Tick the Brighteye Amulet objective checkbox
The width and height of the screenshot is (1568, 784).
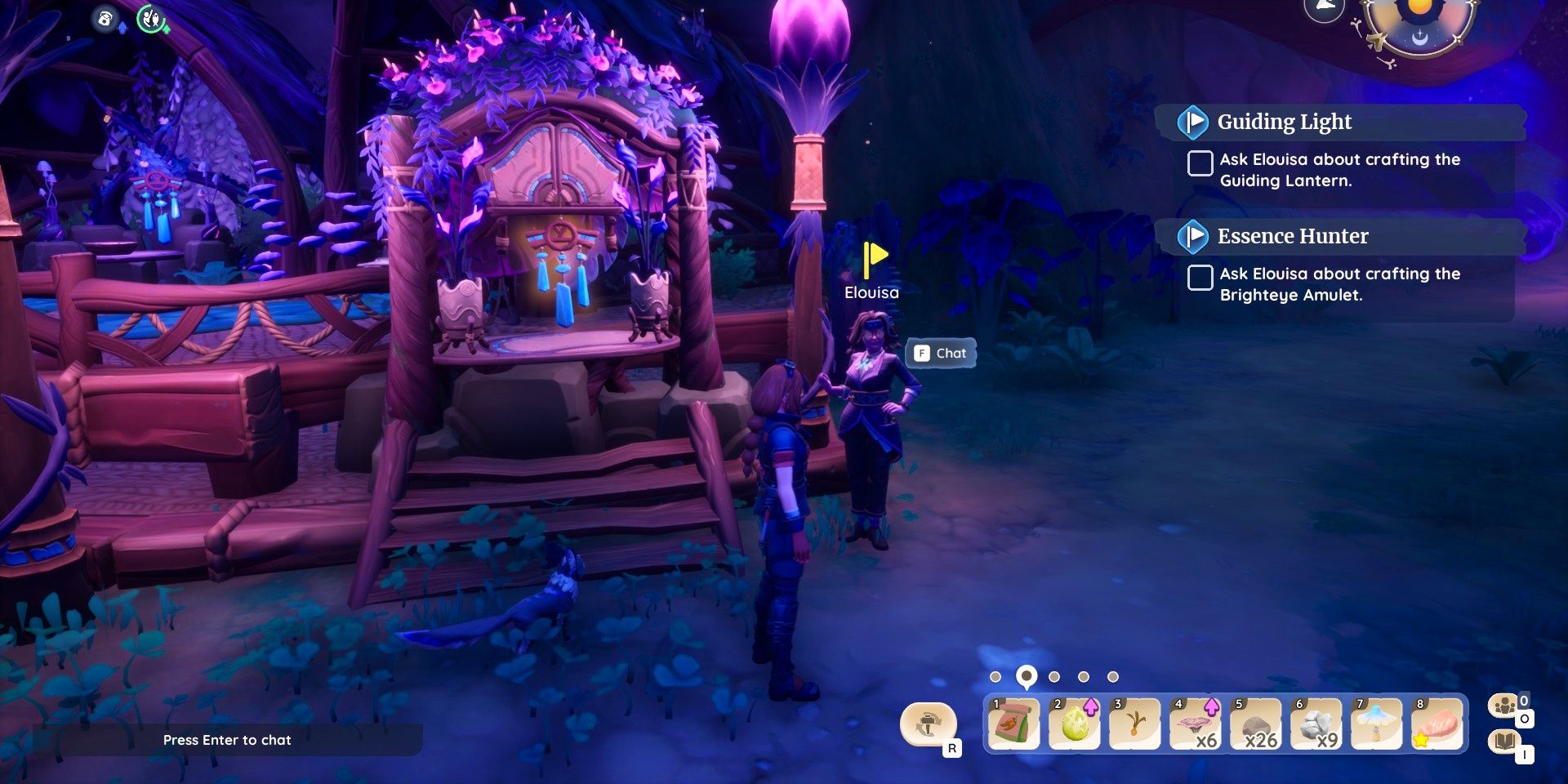[x=1200, y=278]
